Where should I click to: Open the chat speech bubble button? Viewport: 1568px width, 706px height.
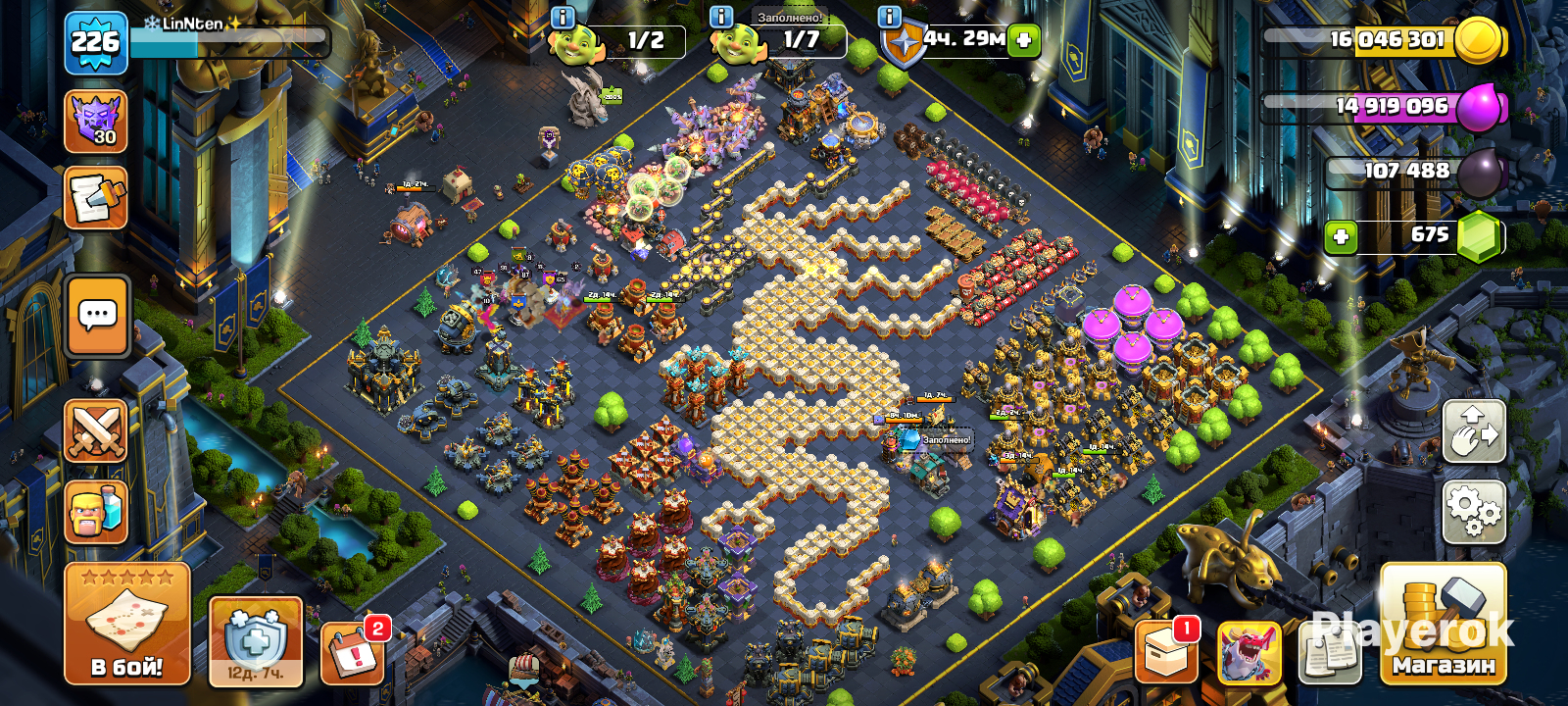pyautogui.click(x=98, y=316)
